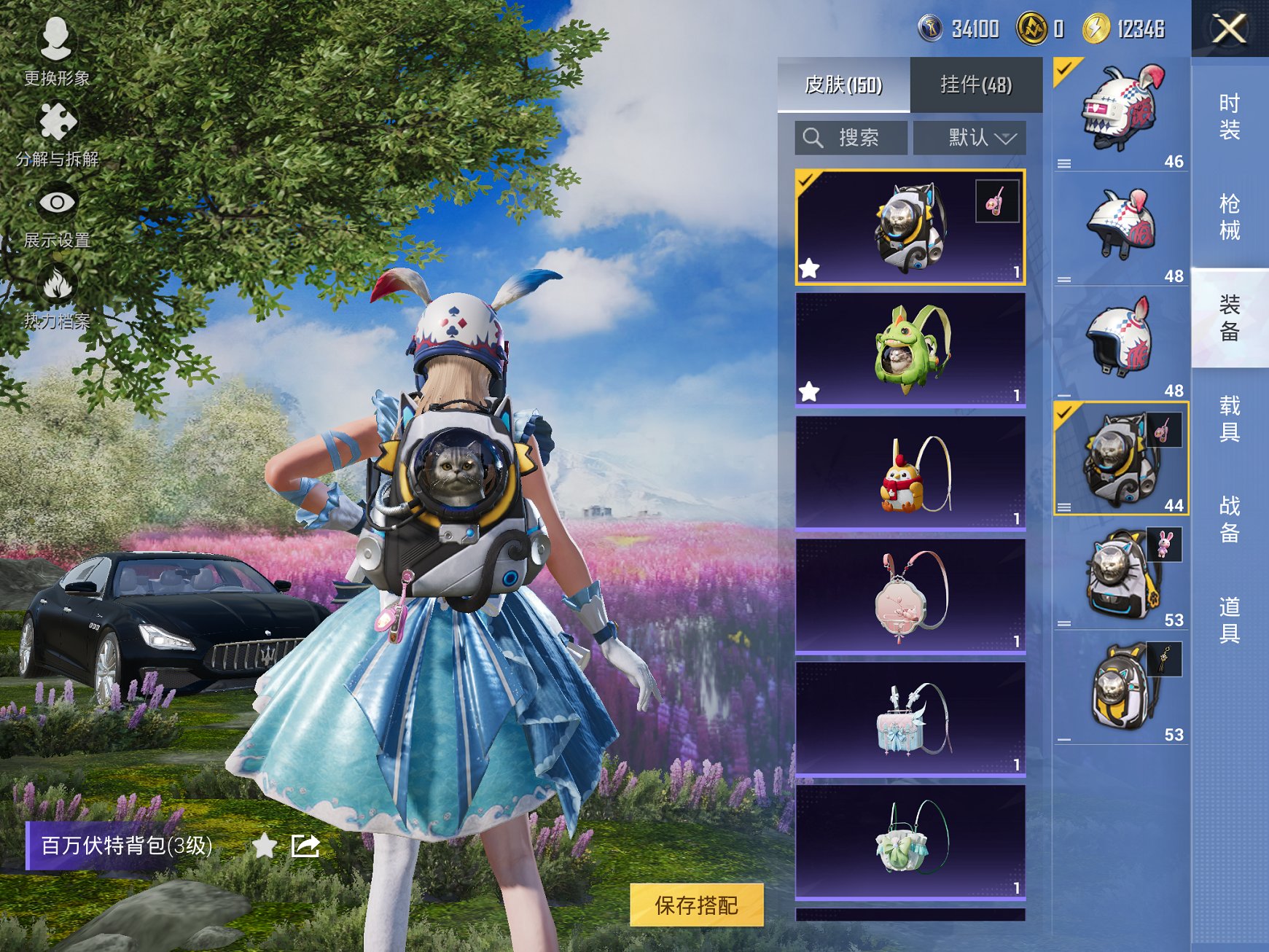Switch to the 皮肤(150) skins tab
Image resolution: width=1269 pixels, height=952 pixels.
click(843, 85)
